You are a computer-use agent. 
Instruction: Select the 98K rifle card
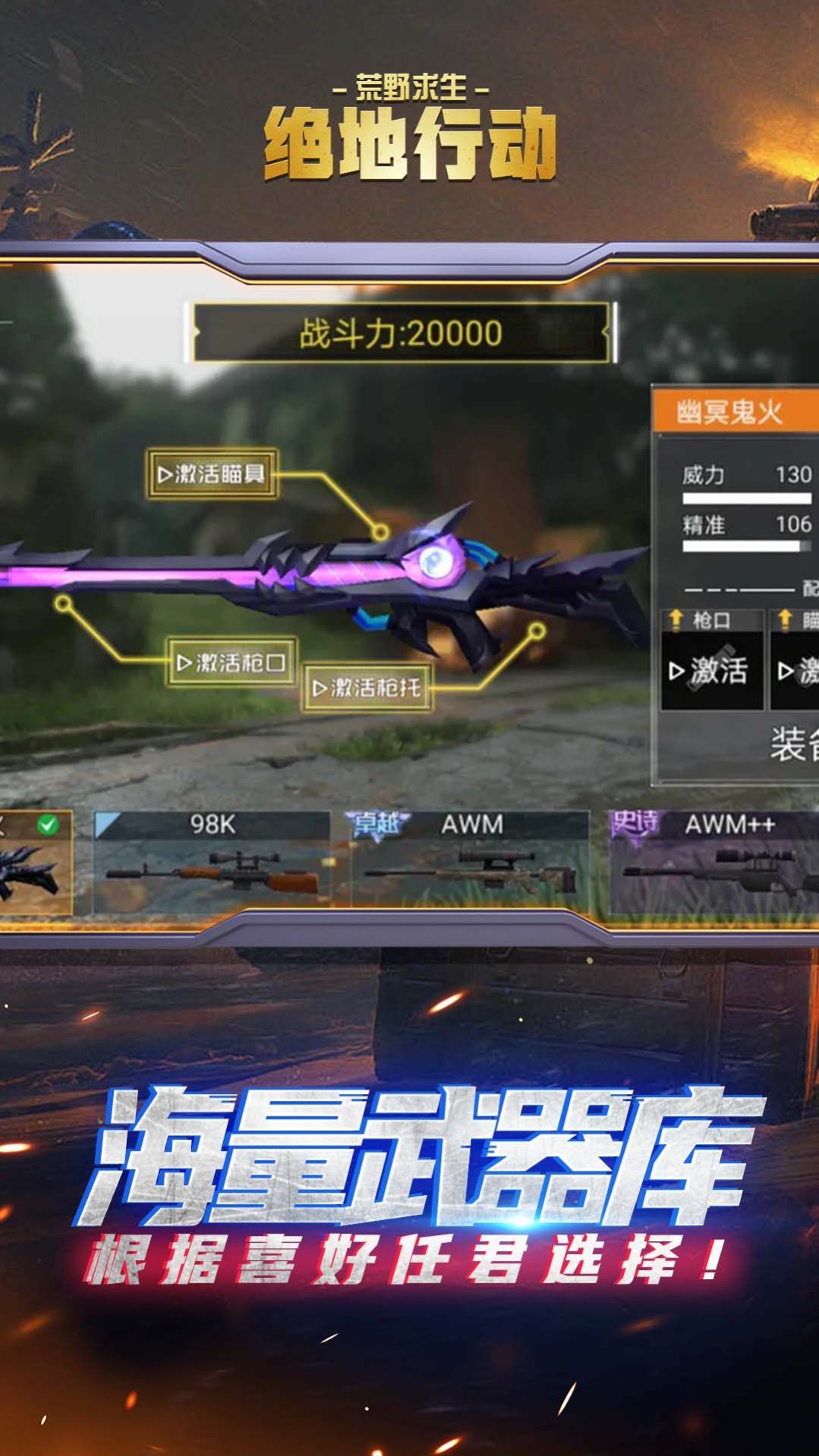click(x=212, y=863)
